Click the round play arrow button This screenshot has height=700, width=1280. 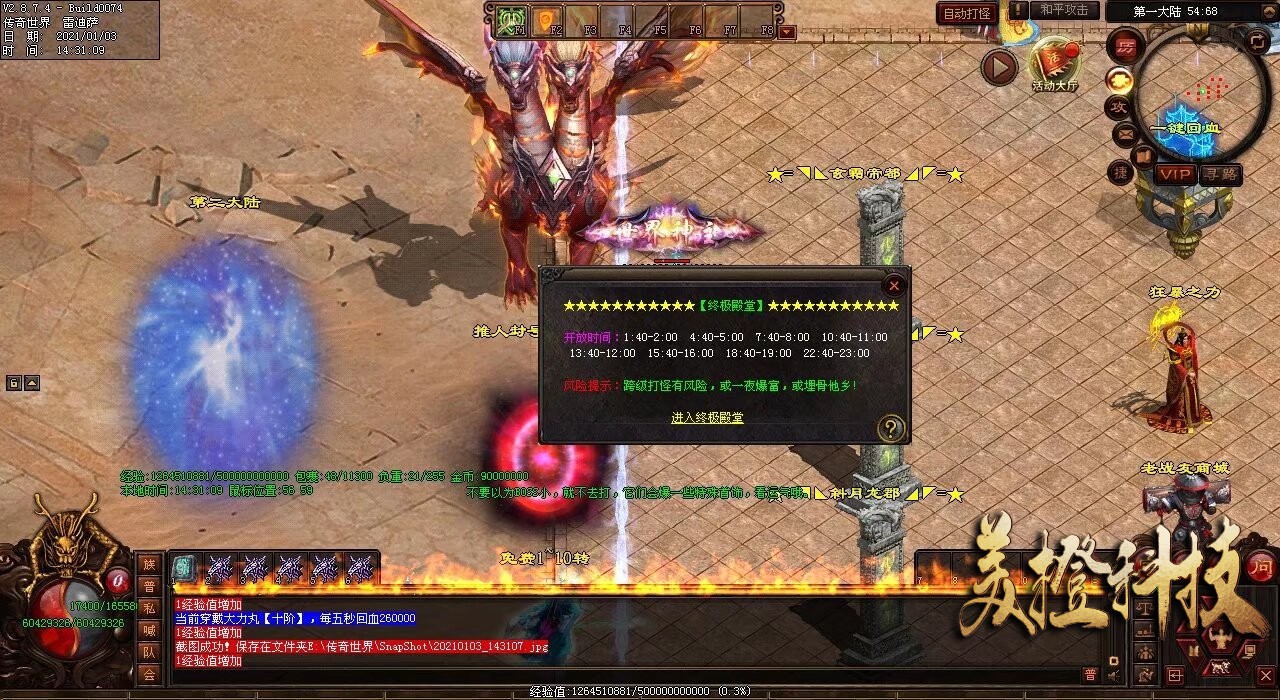998,67
